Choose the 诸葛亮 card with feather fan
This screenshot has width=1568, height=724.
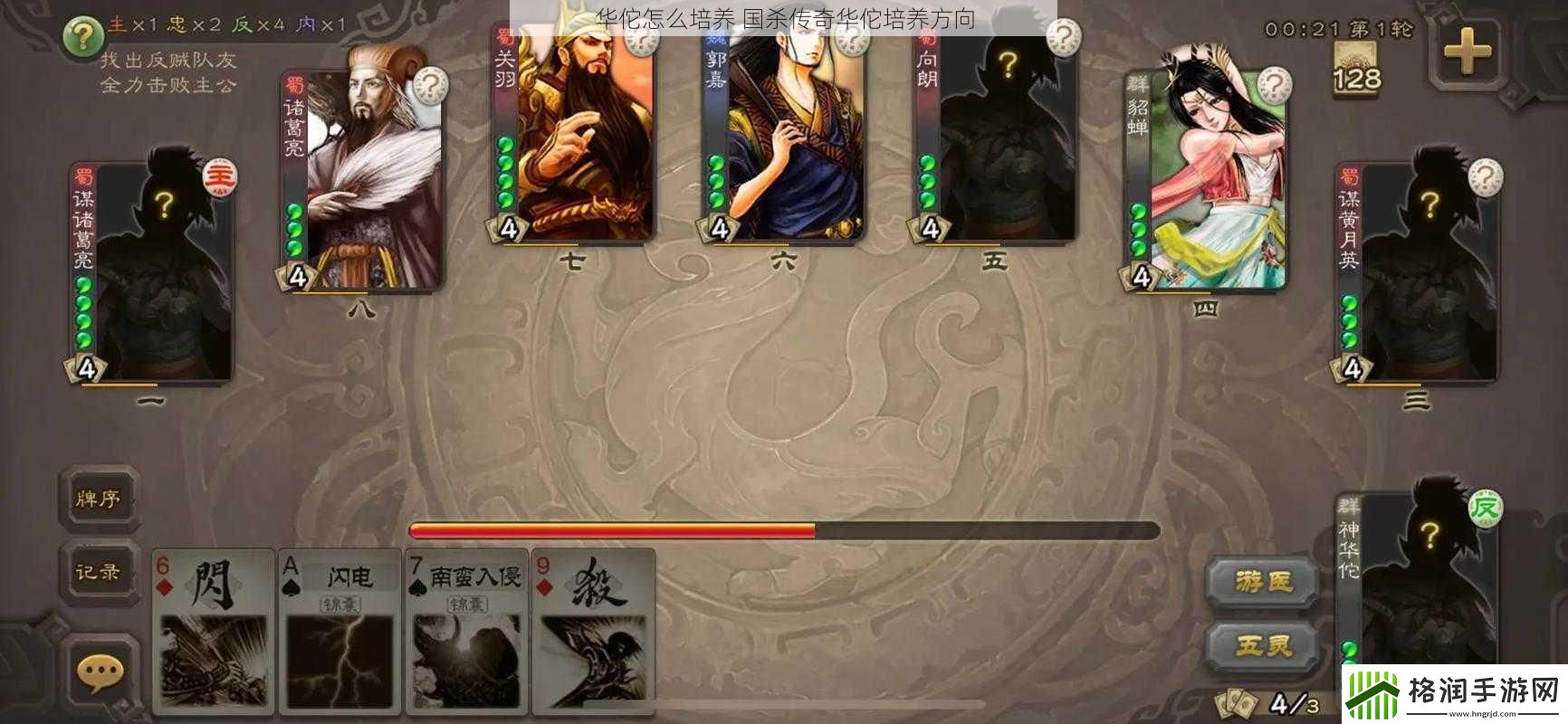[x=364, y=181]
